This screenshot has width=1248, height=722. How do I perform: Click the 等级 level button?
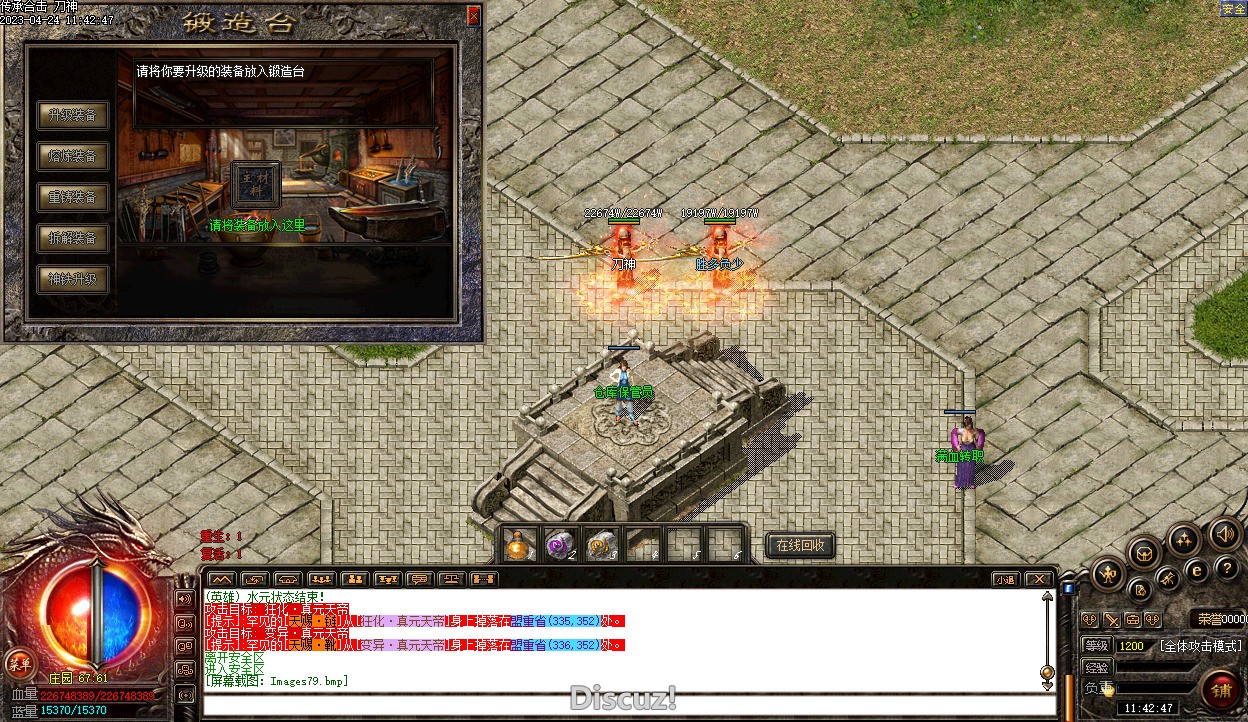[x=1097, y=646]
